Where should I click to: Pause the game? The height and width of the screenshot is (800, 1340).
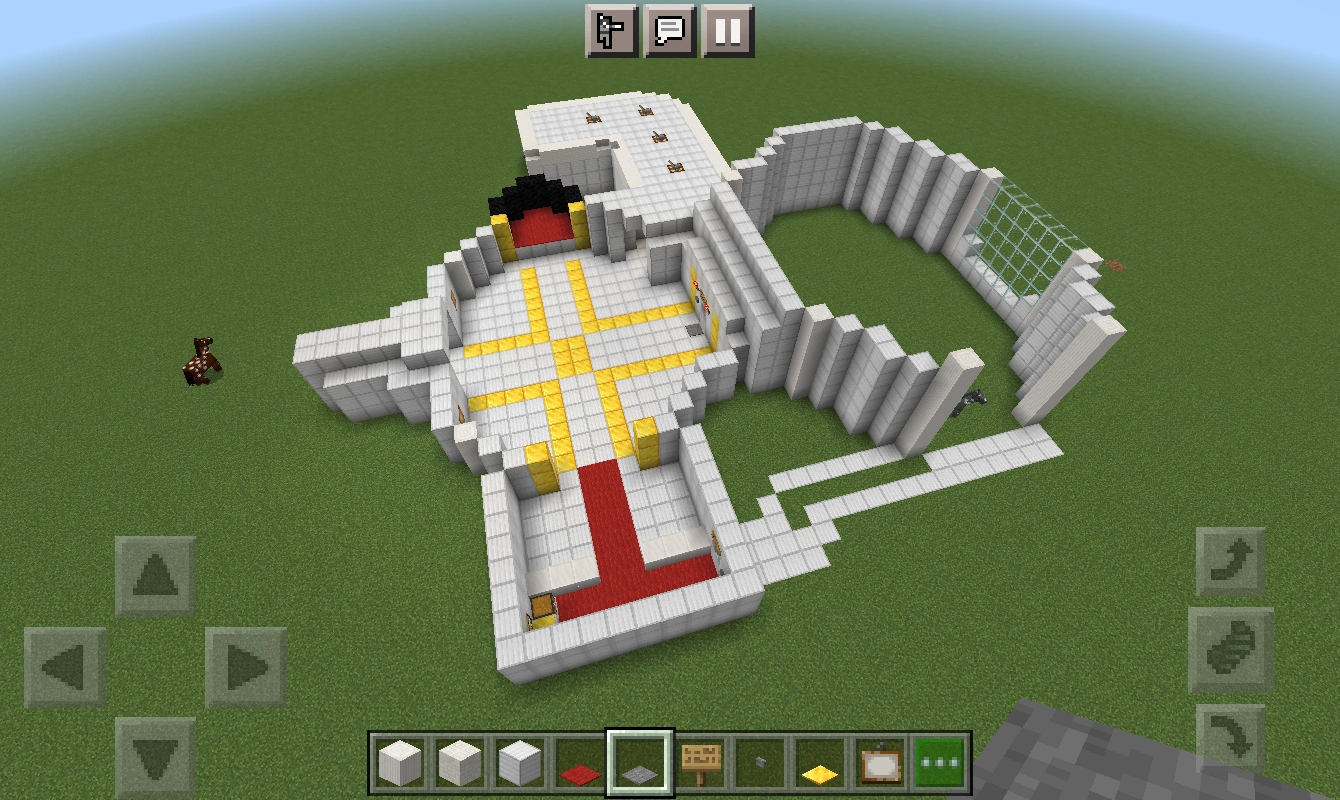click(x=730, y=31)
